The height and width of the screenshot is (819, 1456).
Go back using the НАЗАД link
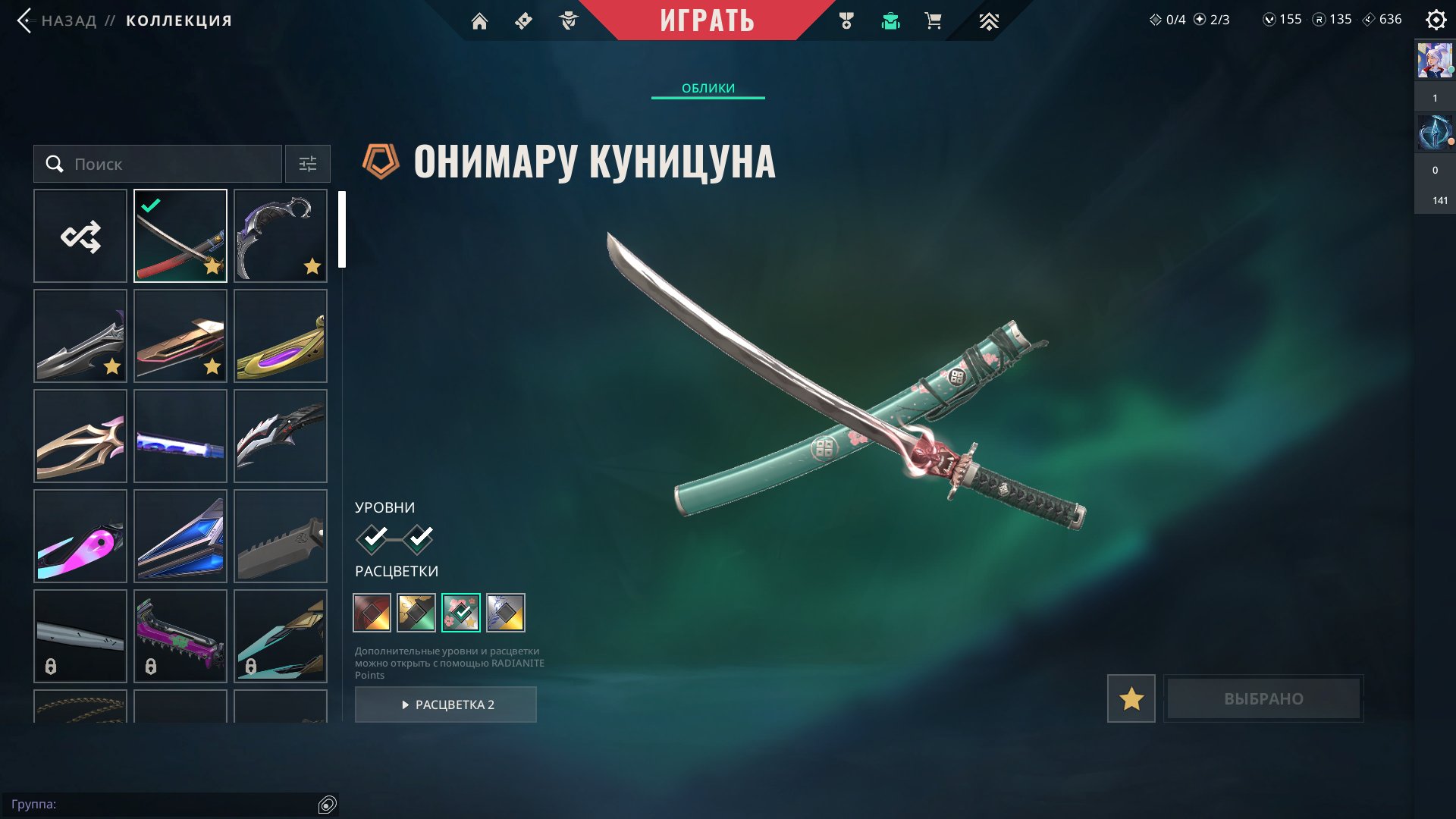(x=68, y=20)
